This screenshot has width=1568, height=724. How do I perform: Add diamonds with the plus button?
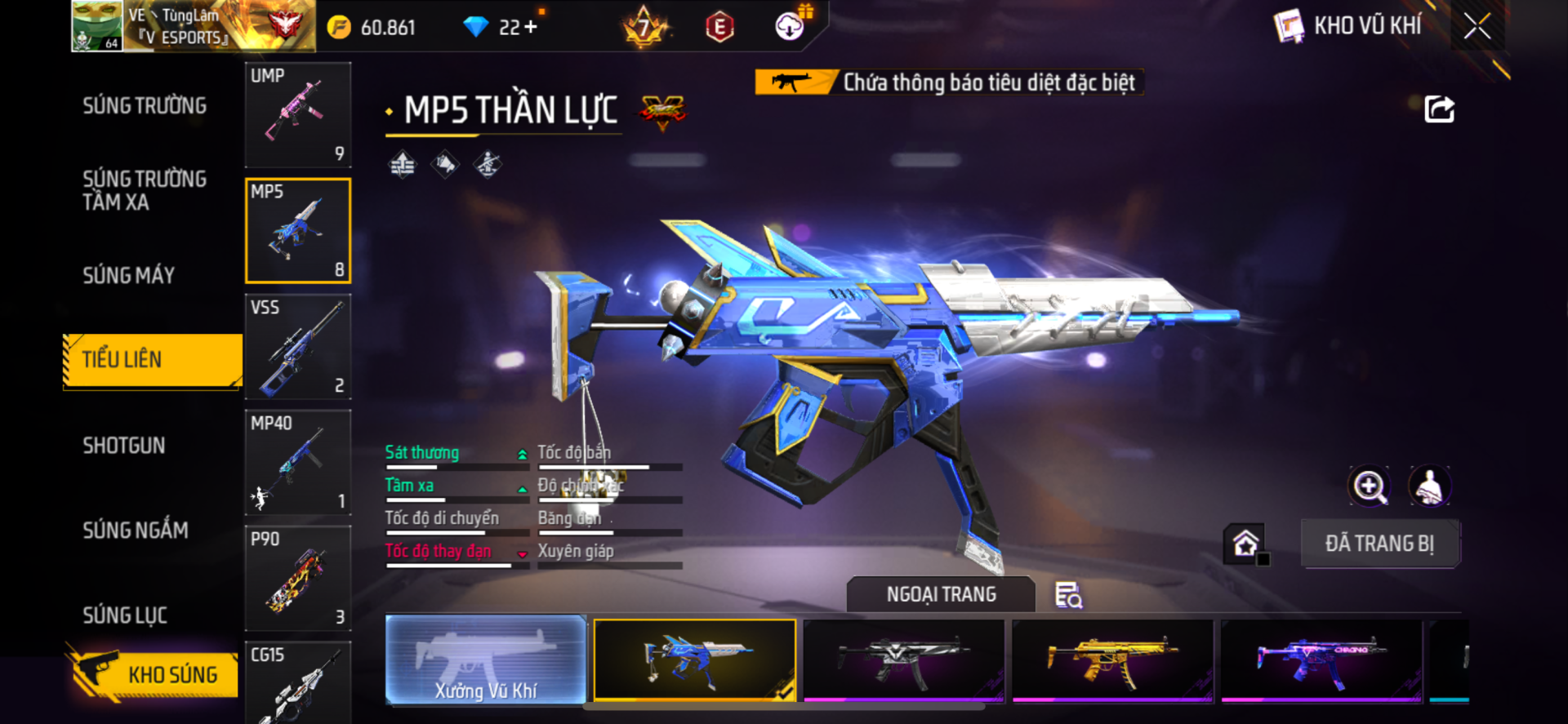pos(531,27)
